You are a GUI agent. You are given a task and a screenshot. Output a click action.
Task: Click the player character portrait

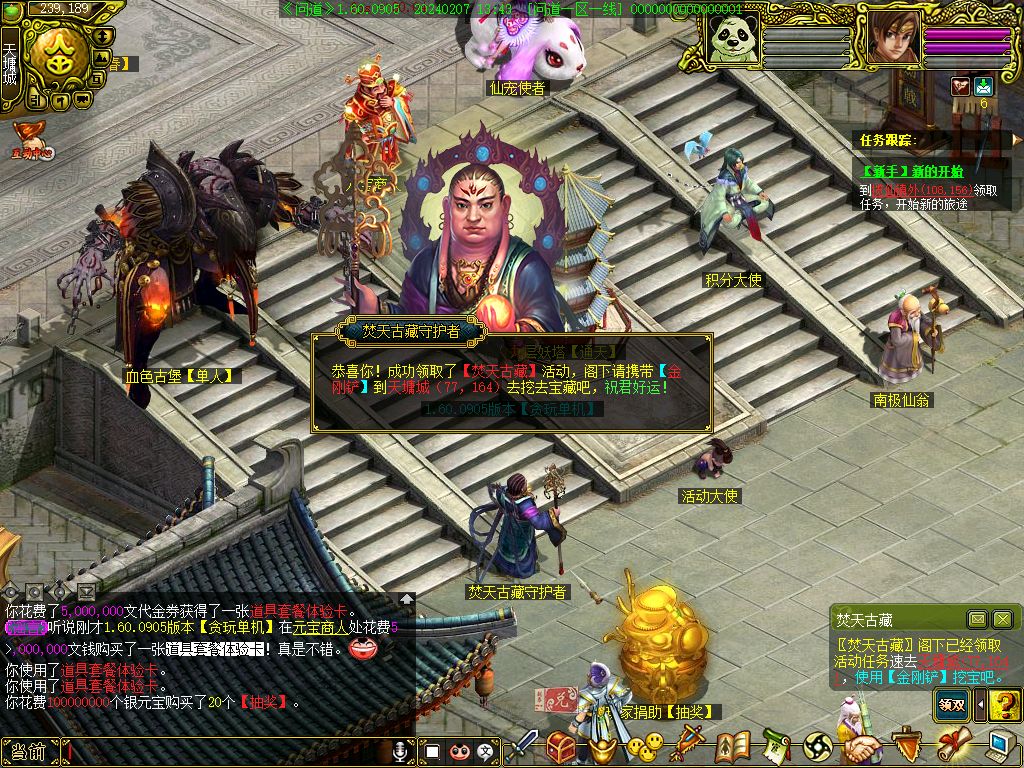892,38
